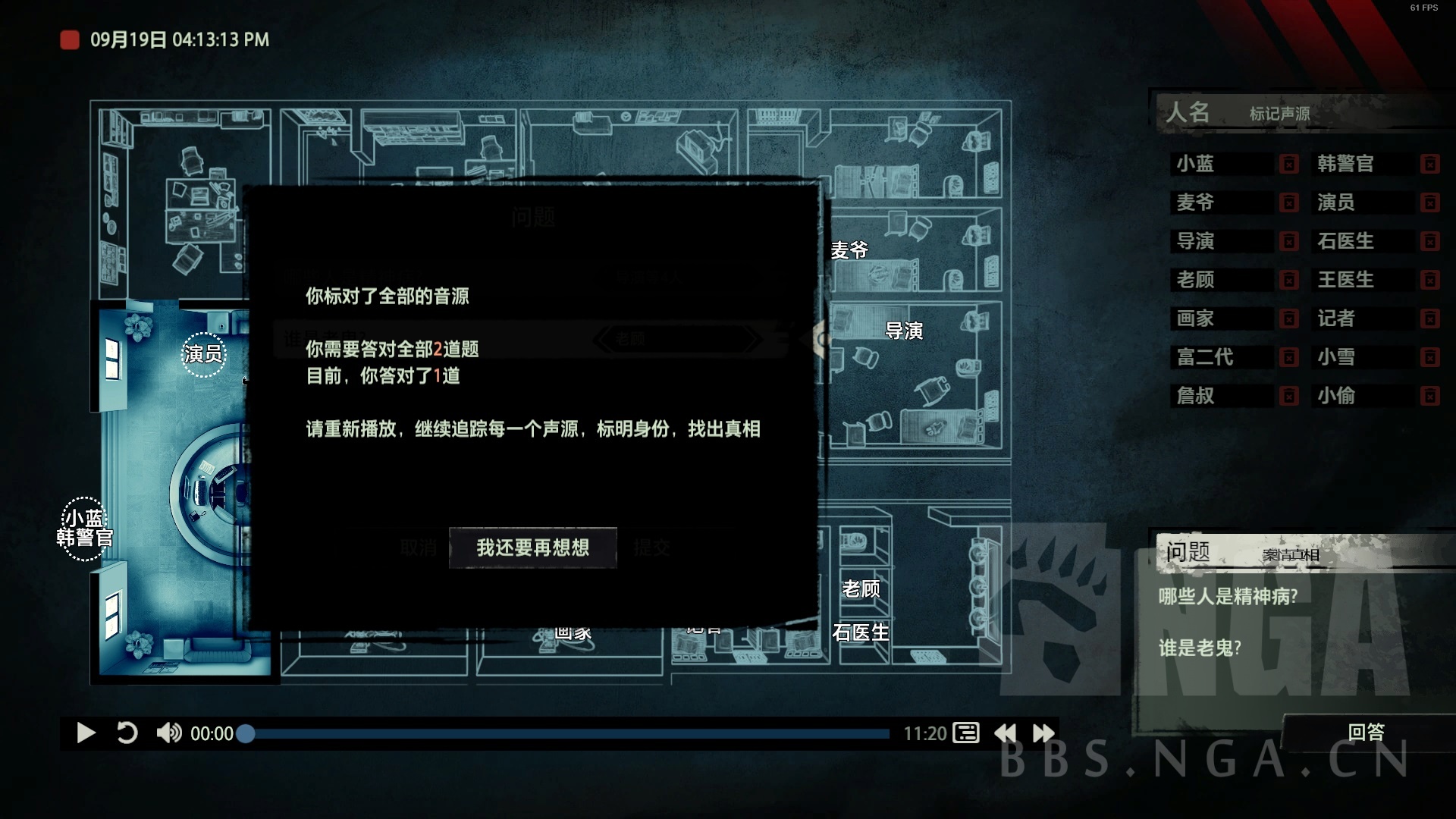Delete the 小蓝 name tag with trash icon
The width and height of the screenshot is (1456, 819).
point(1290,164)
